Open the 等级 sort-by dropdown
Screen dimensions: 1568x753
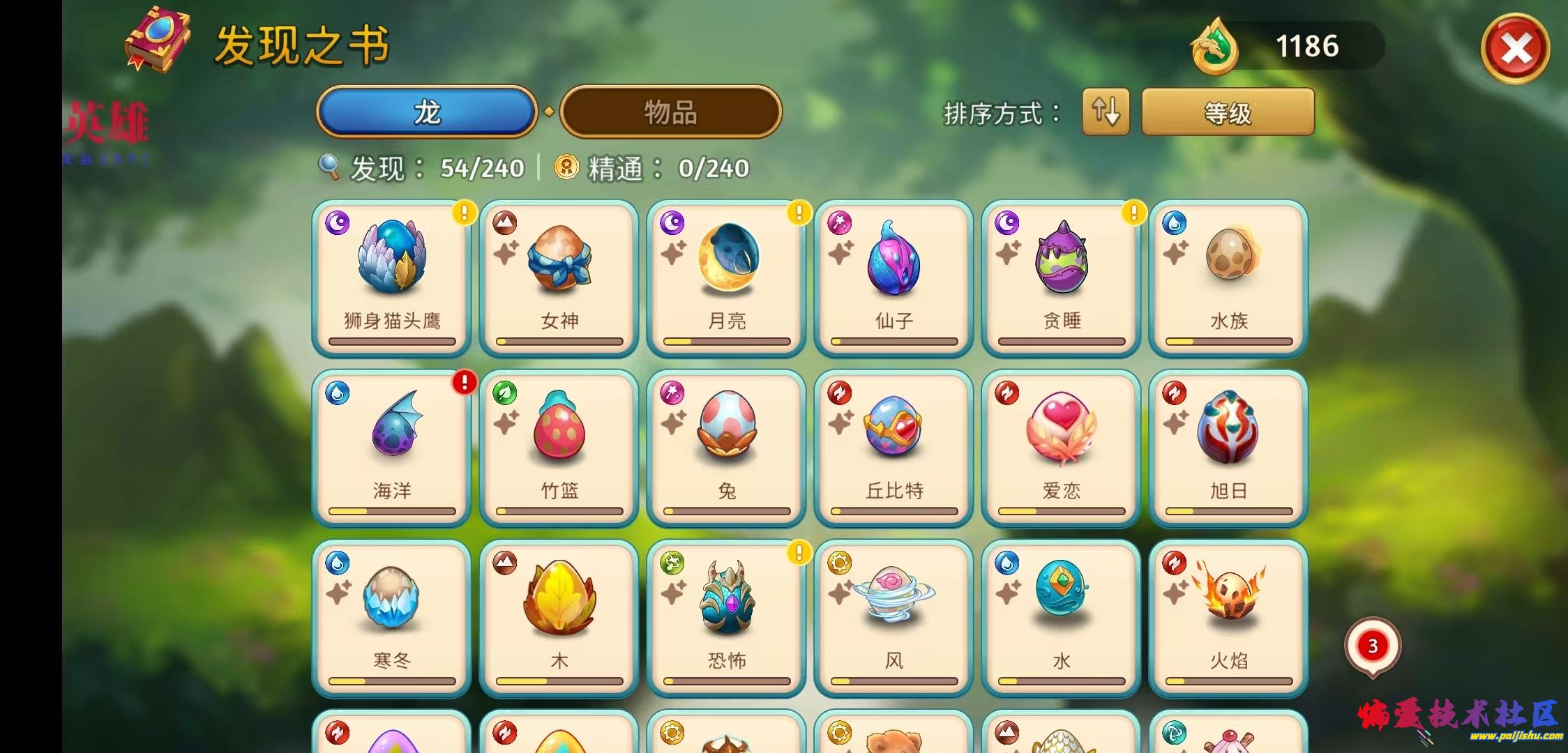click(x=1228, y=112)
